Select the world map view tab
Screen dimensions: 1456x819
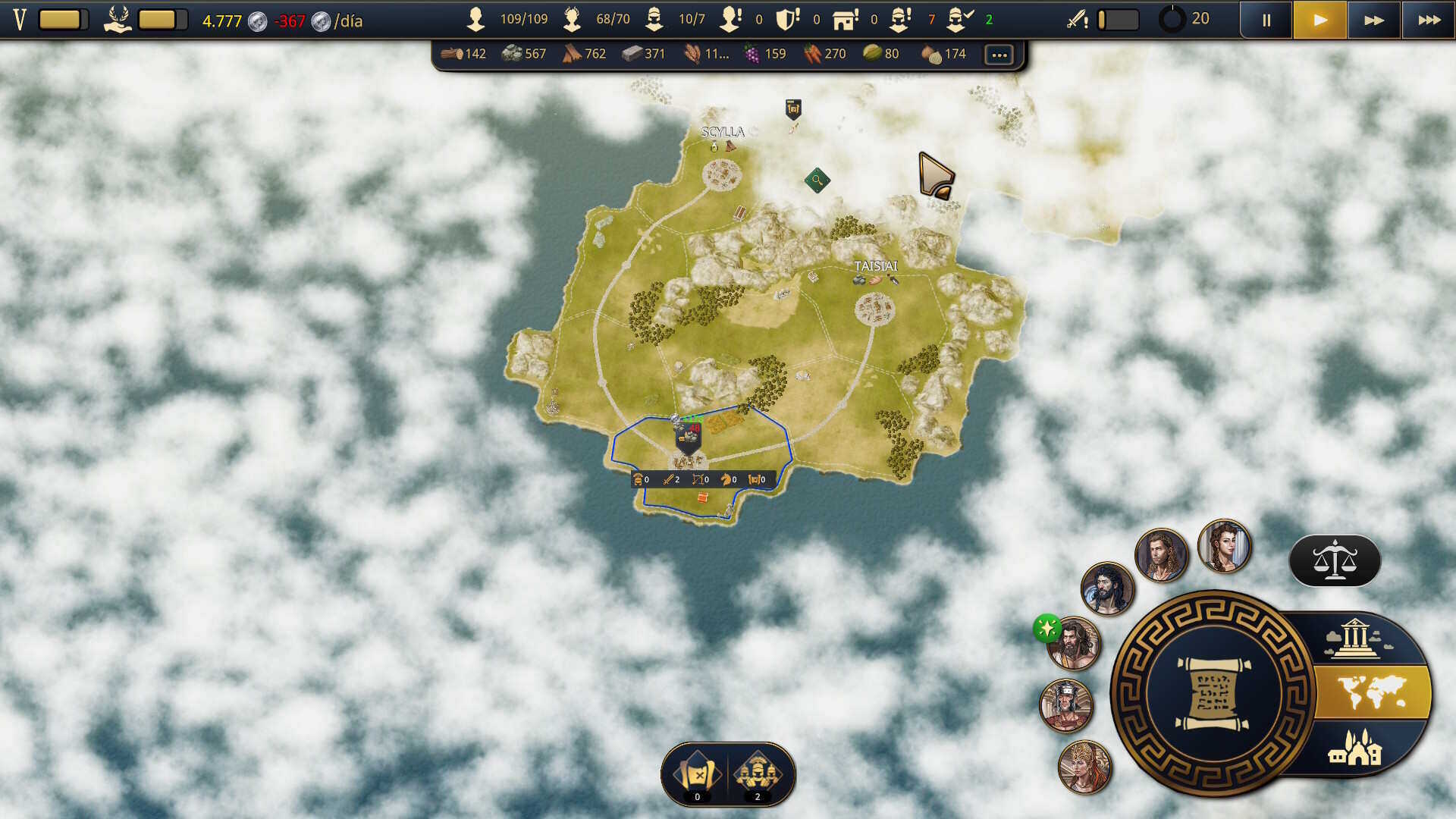point(1371,692)
